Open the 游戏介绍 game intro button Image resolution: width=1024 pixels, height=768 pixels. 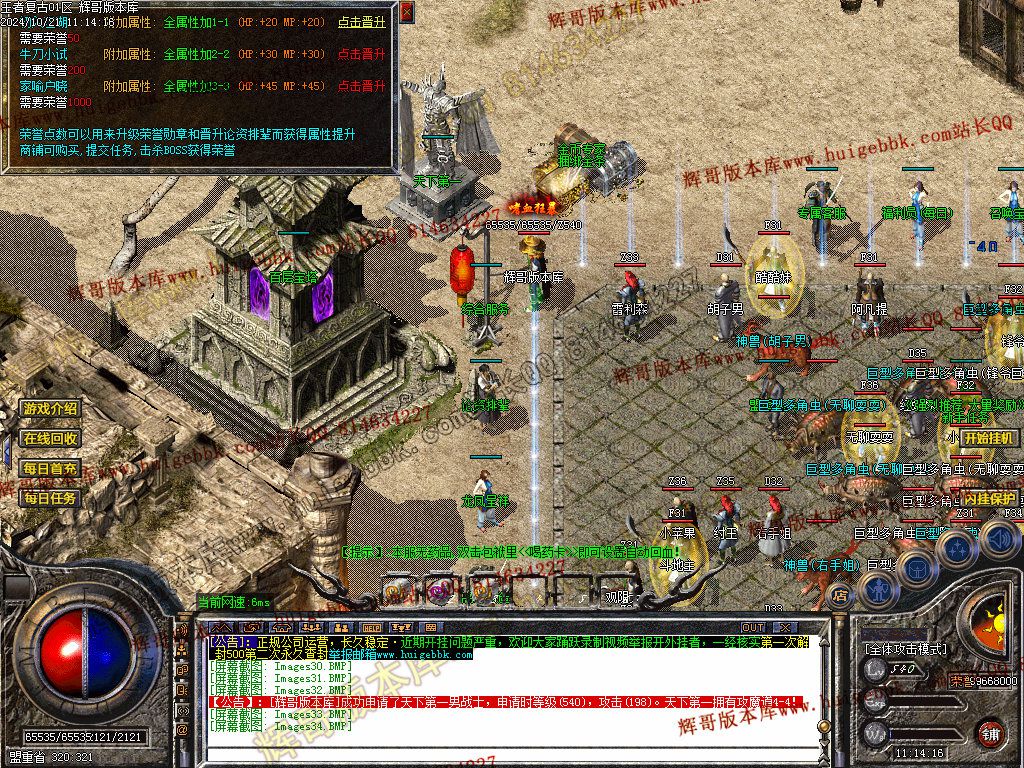[50, 409]
